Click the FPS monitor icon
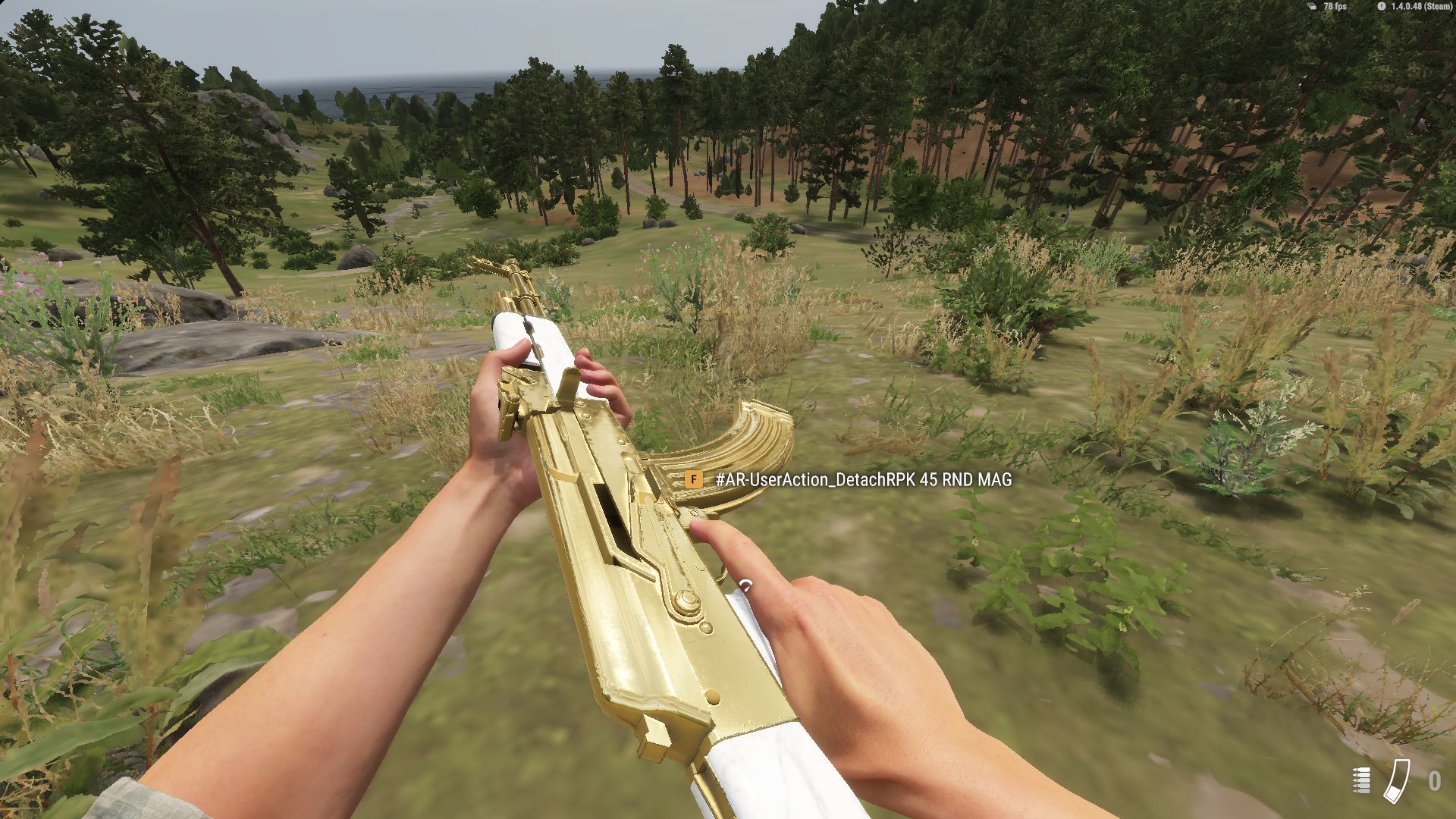 [x=1313, y=7]
